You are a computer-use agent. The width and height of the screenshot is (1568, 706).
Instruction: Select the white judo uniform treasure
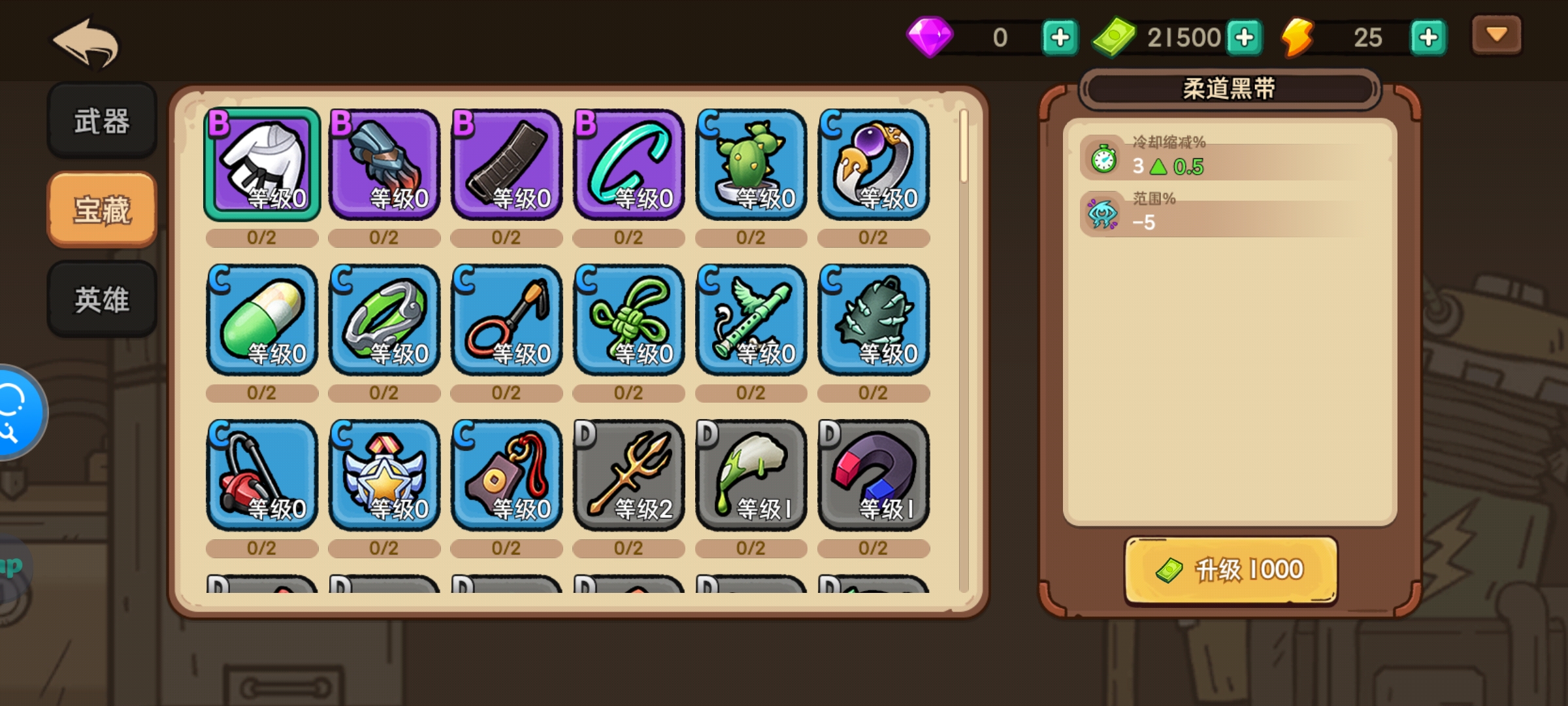262,164
